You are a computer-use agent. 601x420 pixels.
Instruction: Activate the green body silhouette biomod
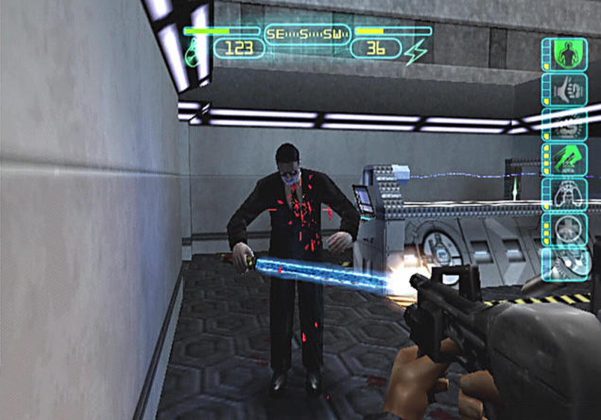tap(564, 54)
